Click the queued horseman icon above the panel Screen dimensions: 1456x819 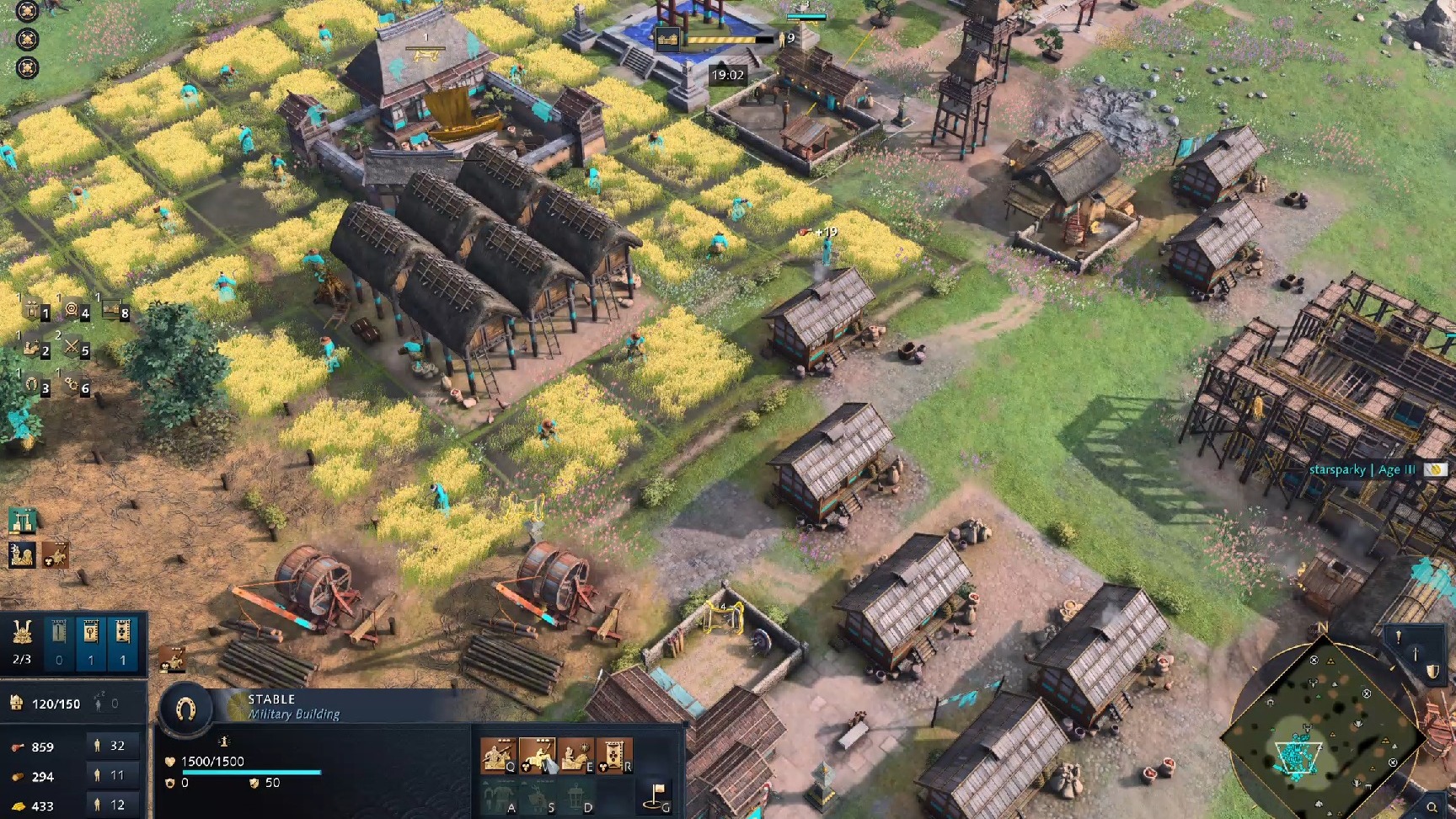[172, 660]
